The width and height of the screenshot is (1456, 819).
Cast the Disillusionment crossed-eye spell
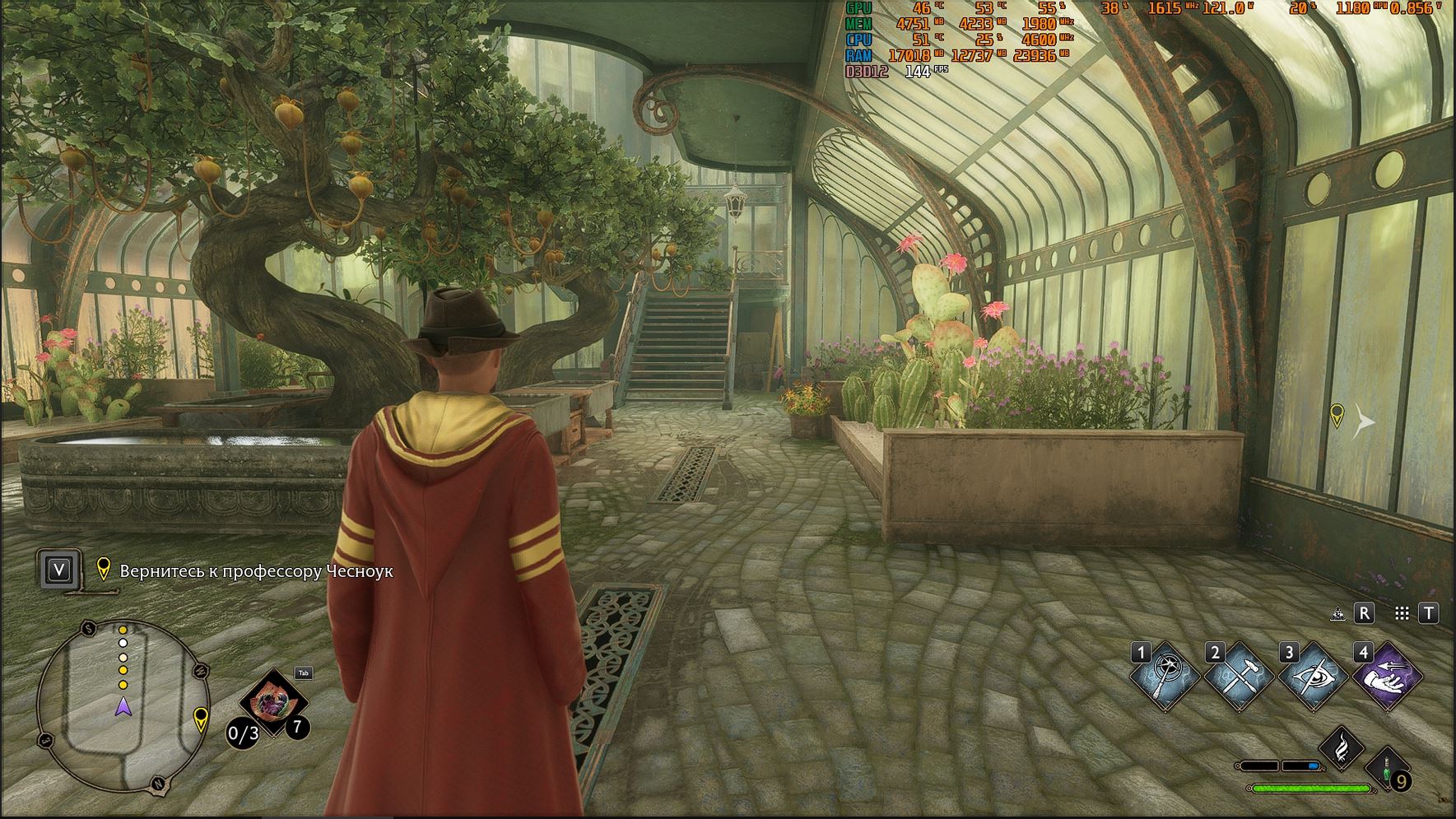1313,677
